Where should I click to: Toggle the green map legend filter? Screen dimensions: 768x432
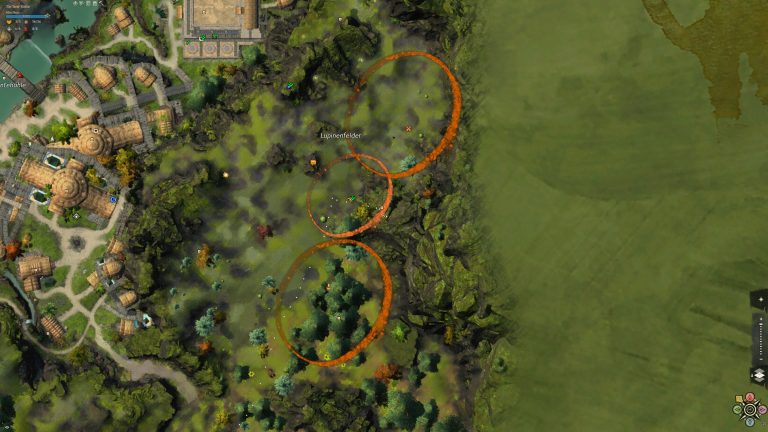click(x=737, y=409)
